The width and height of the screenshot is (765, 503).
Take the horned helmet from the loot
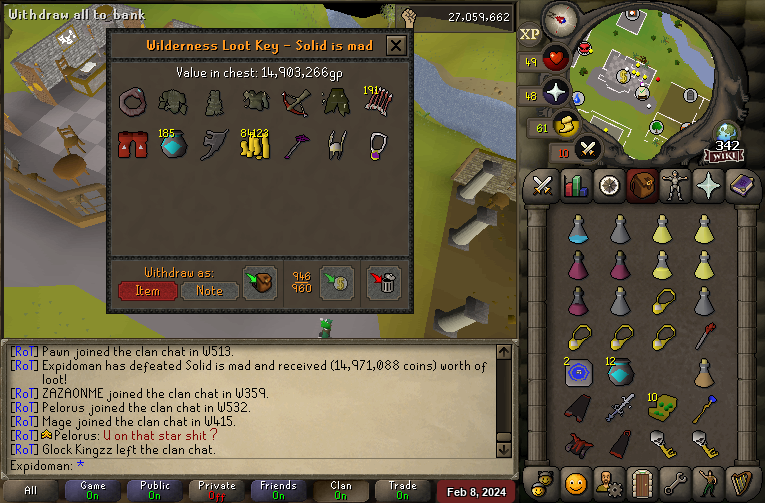click(x=336, y=146)
